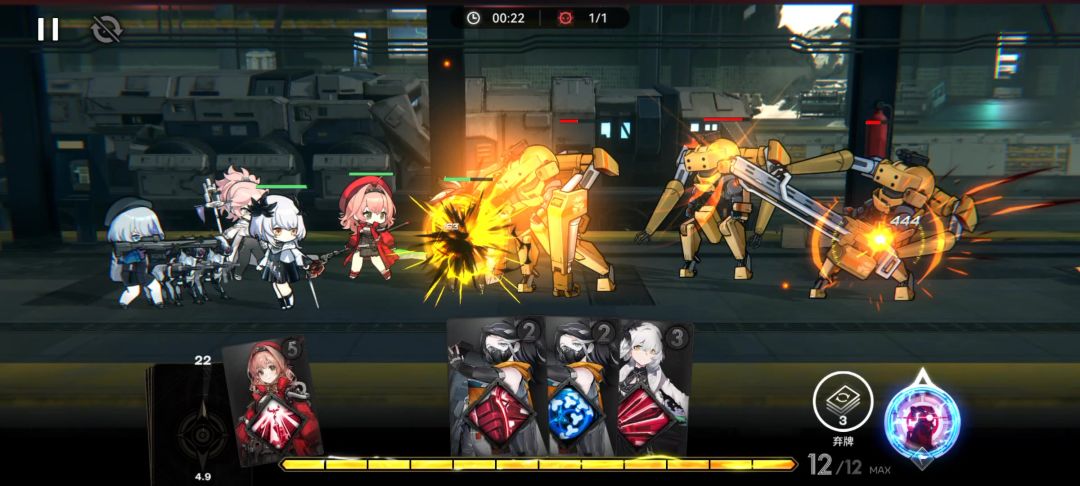Select the masked character card with red emblem
Image resolution: width=1080 pixels, height=486 pixels.
tap(496, 390)
